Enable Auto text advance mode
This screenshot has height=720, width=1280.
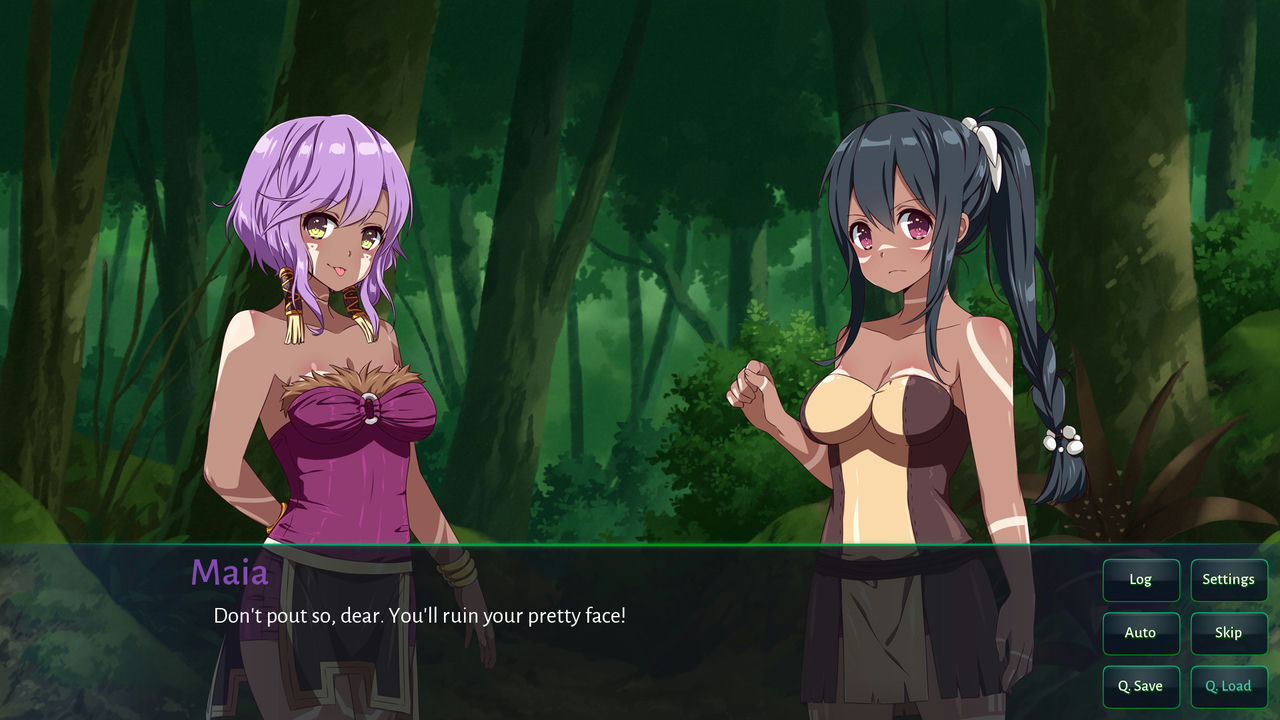pos(1141,633)
